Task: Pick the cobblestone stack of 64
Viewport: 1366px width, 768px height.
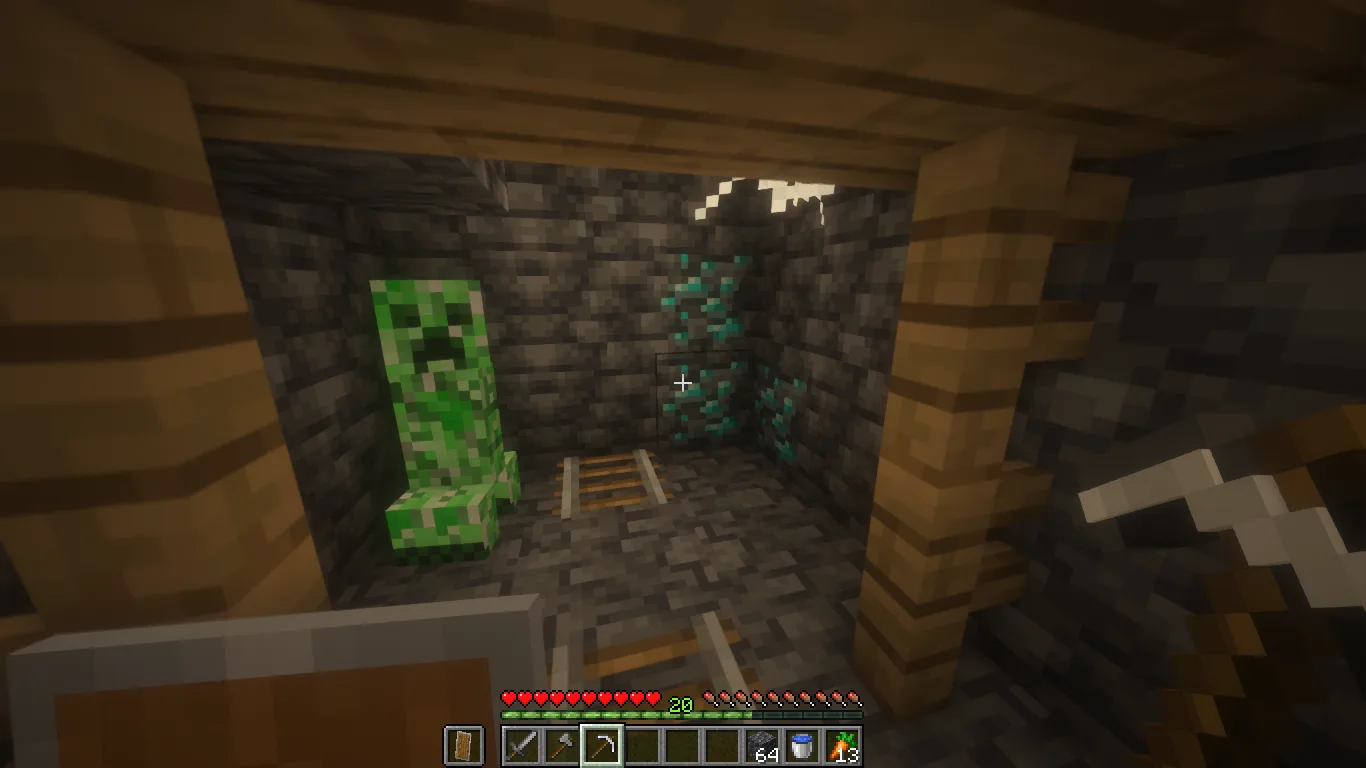Action: tap(762, 746)
